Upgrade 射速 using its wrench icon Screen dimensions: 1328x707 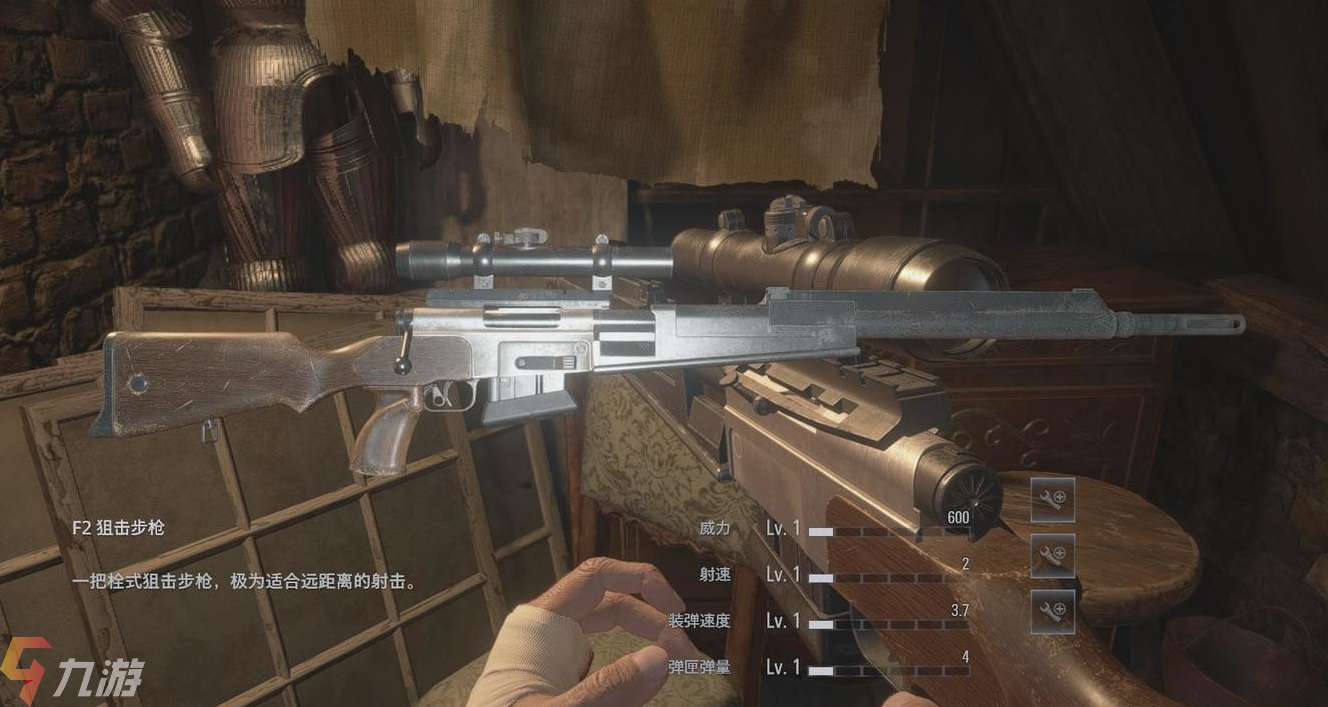1053,556
